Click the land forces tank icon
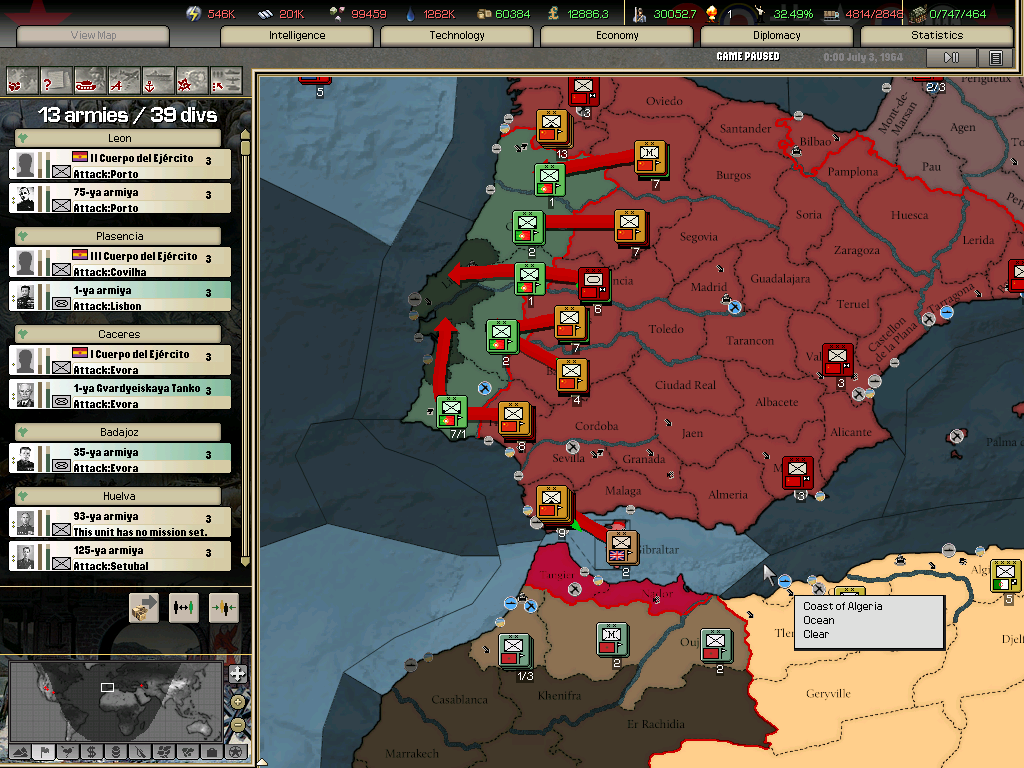 click(x=89, y=79)
